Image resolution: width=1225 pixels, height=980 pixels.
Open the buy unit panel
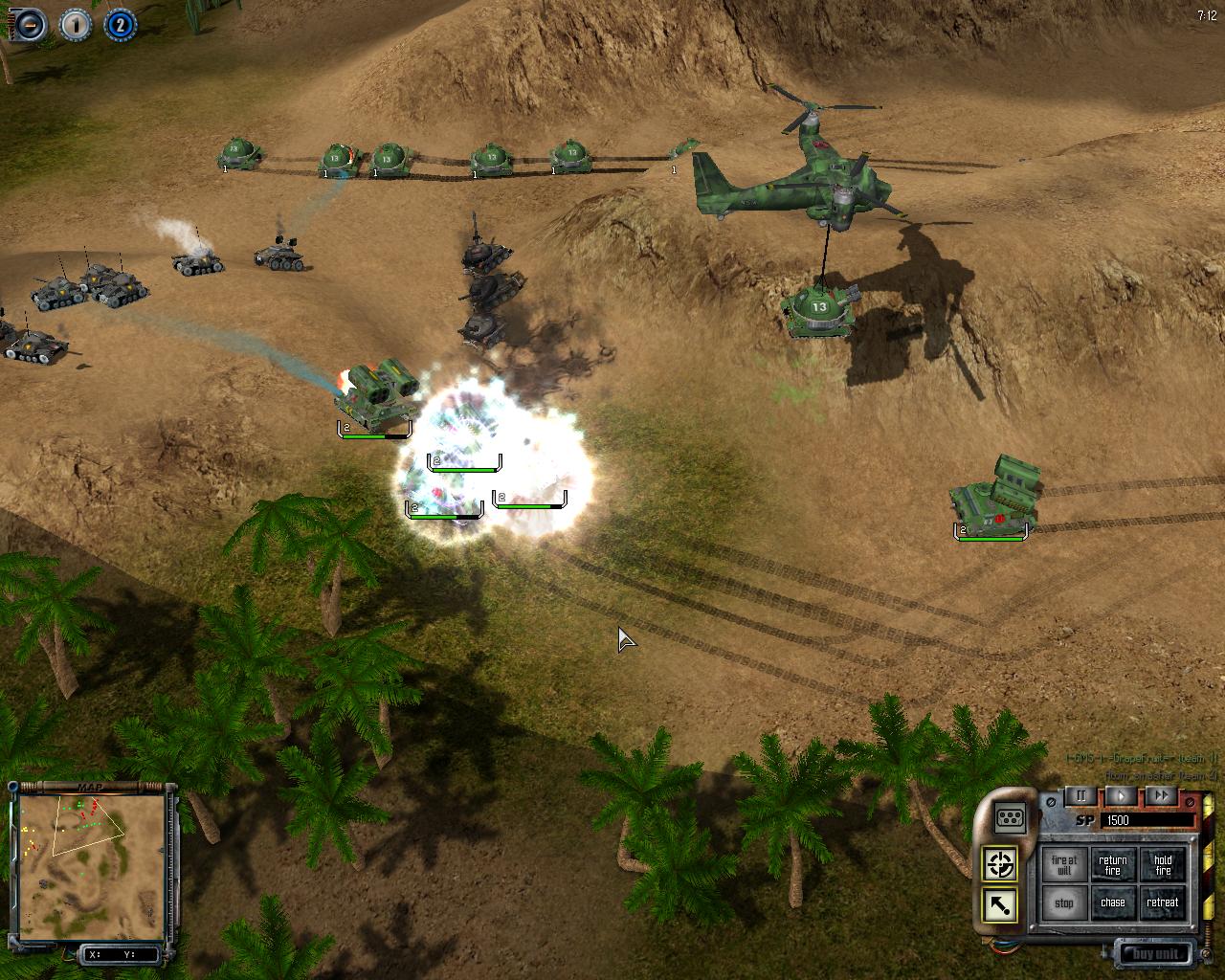click(x=1156, y=953)
